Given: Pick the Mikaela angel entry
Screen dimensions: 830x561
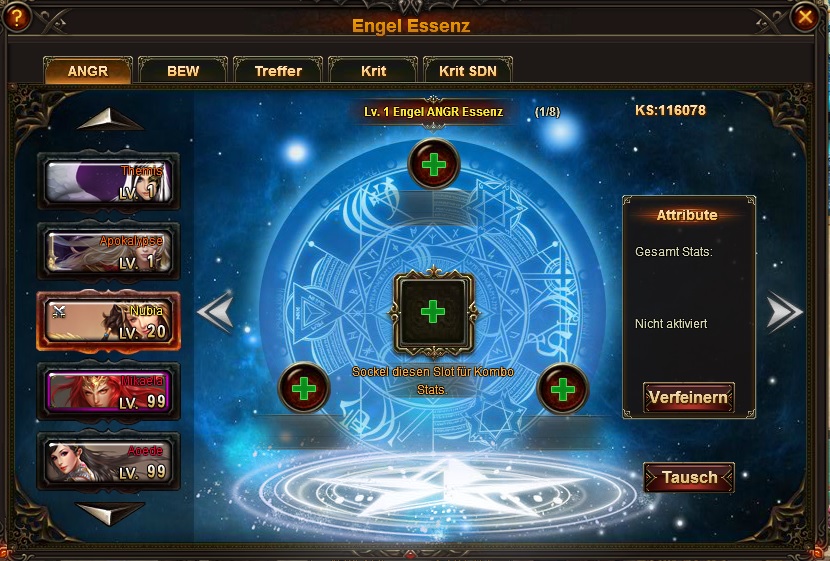Looking at the screenshot, I should (x=108, y=390).
